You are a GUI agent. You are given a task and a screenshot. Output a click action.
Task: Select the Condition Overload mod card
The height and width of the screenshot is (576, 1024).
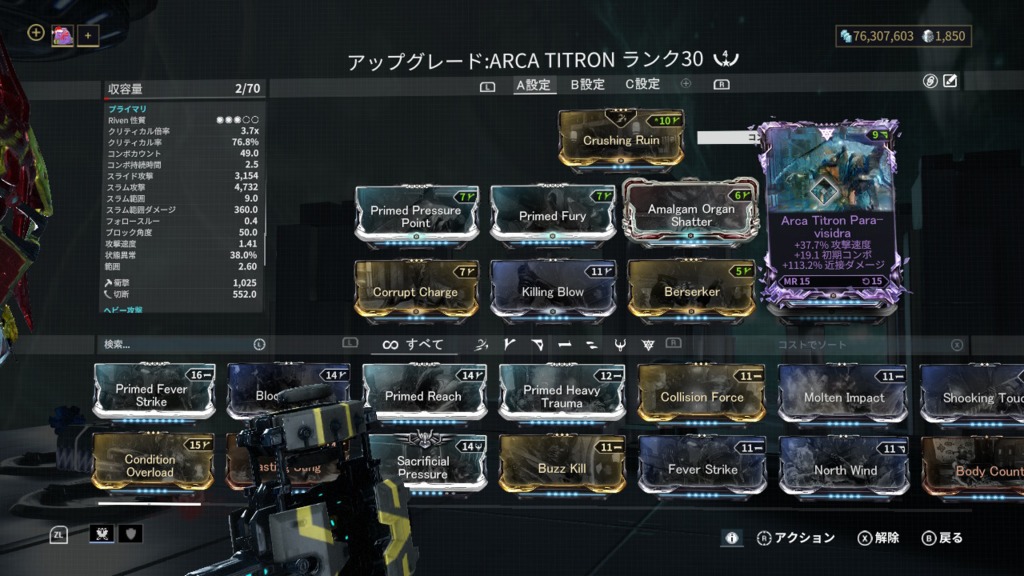tap(151, 464)
